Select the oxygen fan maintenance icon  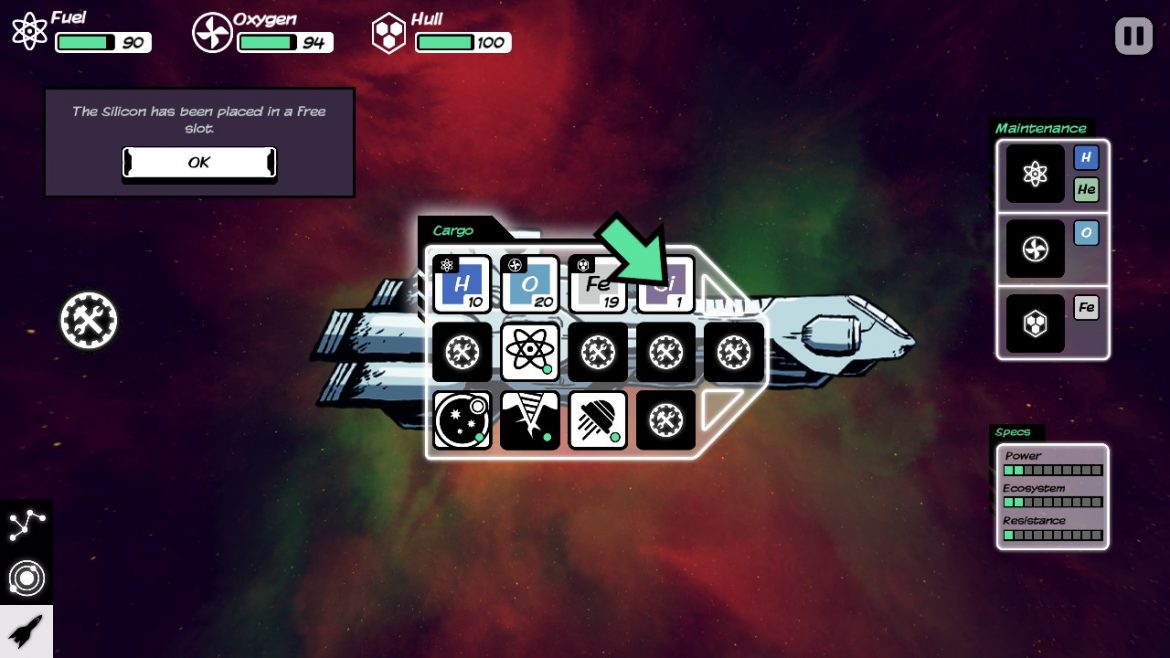[x=1035, y=248]
